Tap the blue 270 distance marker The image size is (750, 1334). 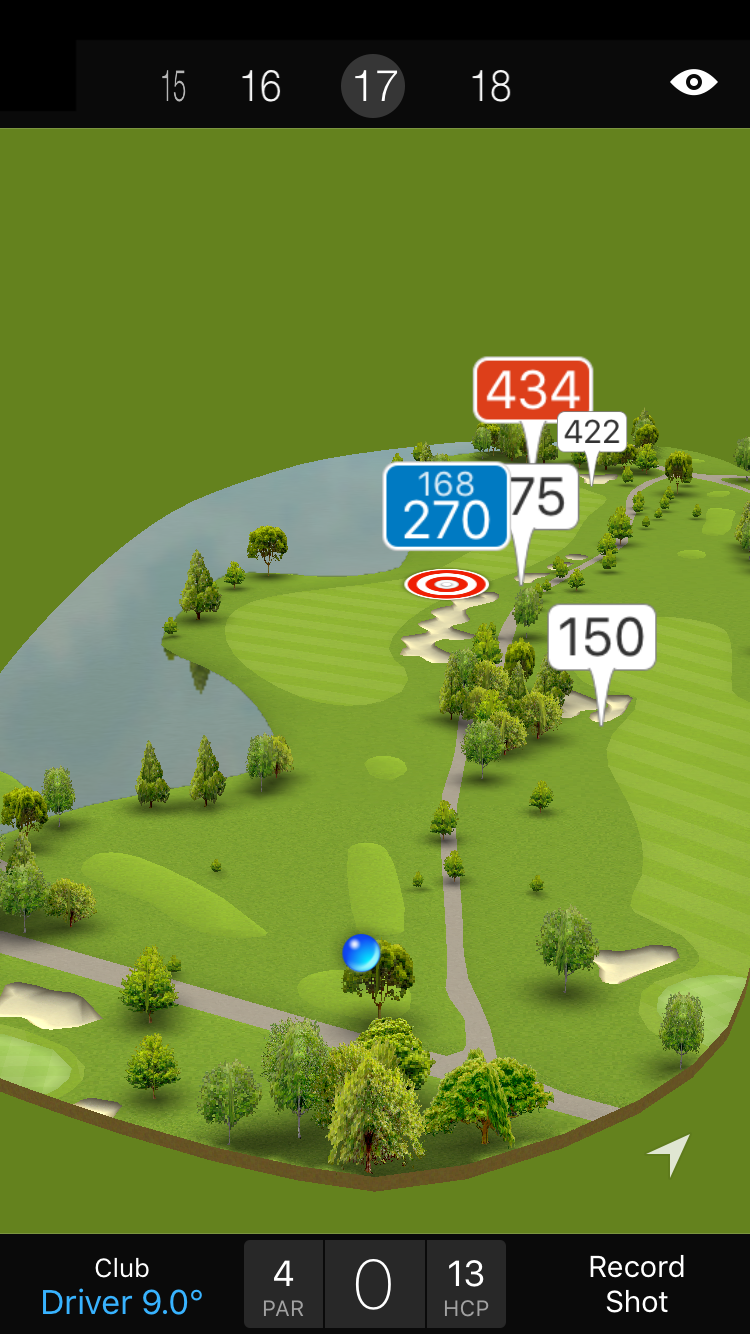coord(446,506)
